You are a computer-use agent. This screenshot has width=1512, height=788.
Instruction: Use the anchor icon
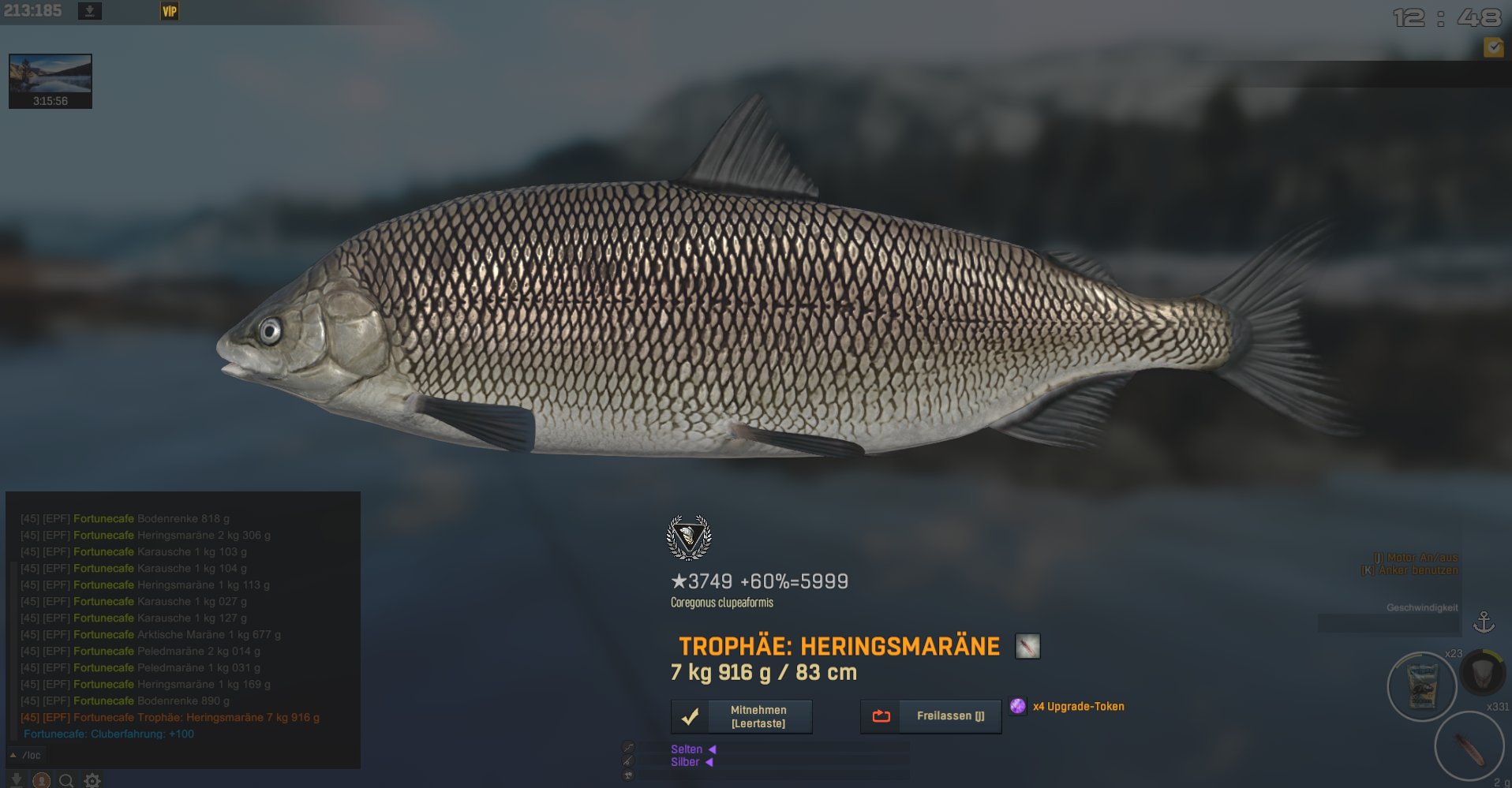pos(1484,622)
